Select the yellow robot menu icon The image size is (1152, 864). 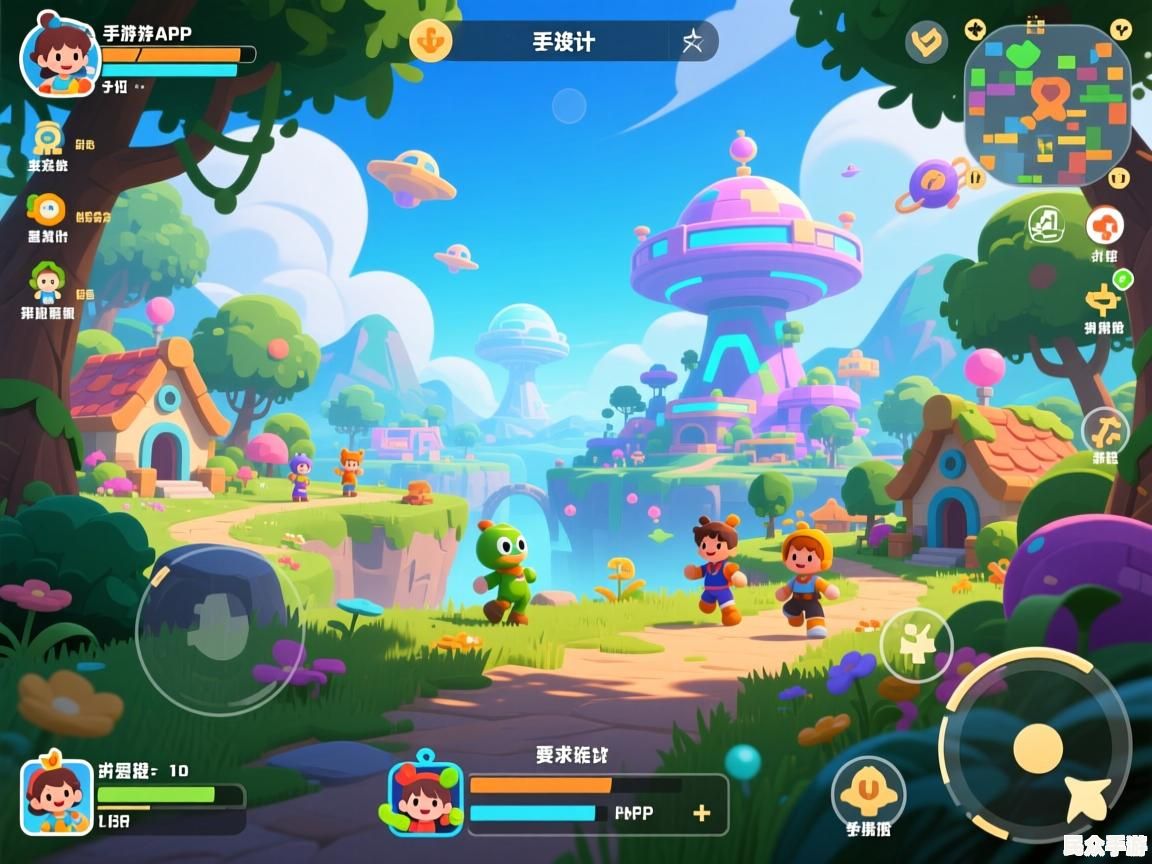click(47, 139)
